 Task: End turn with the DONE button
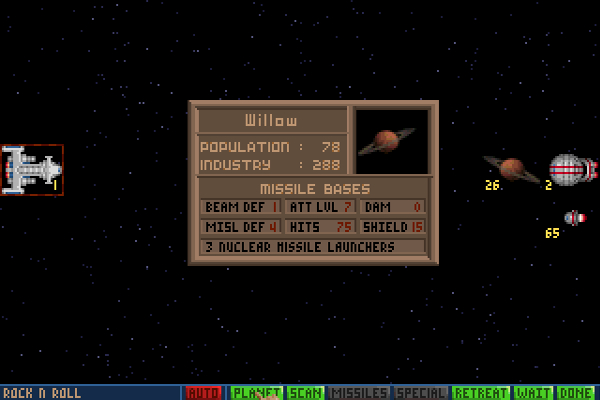click(576, 393)
